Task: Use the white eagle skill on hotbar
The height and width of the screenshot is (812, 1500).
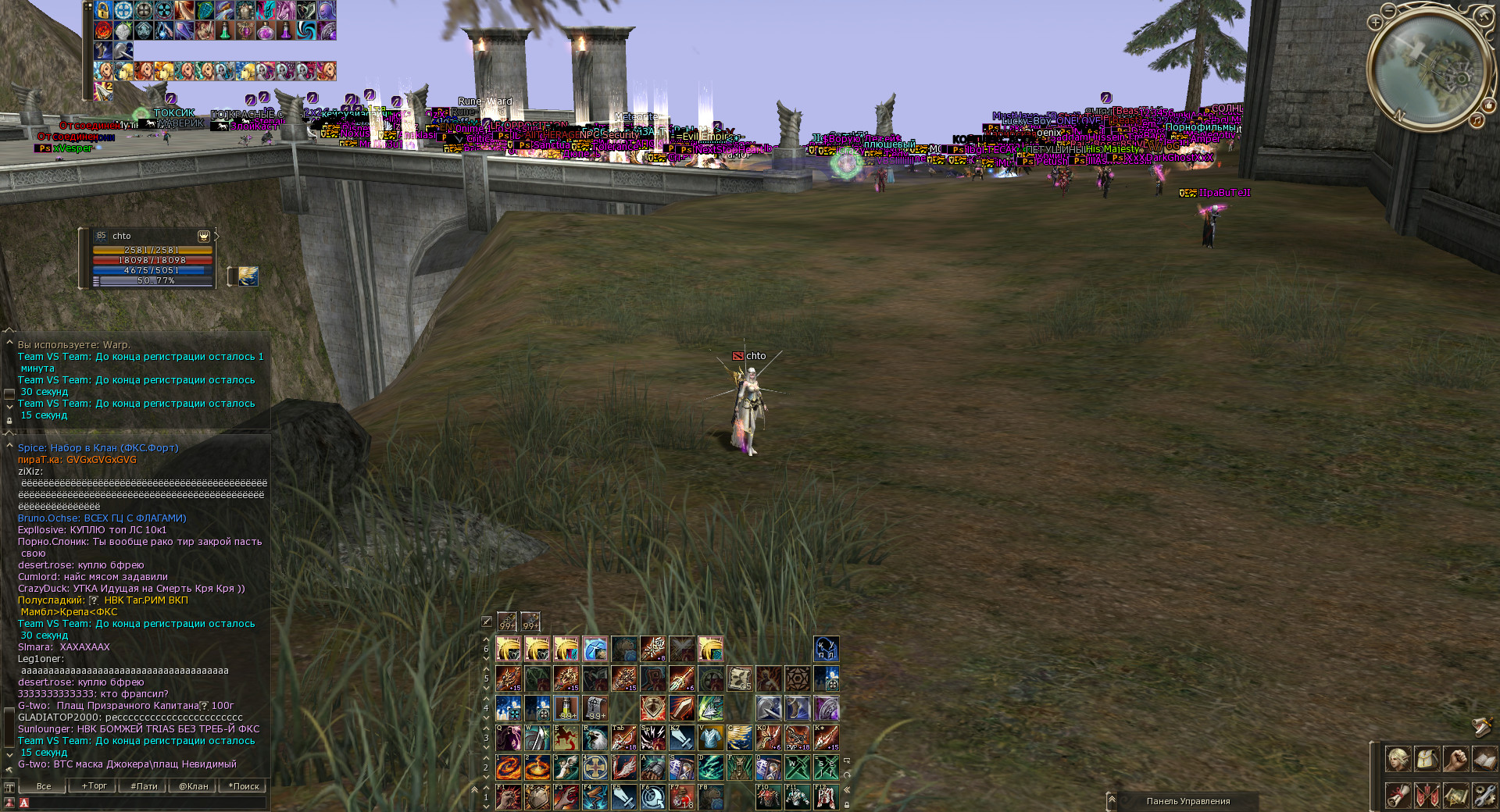Action: coord(595,738)
